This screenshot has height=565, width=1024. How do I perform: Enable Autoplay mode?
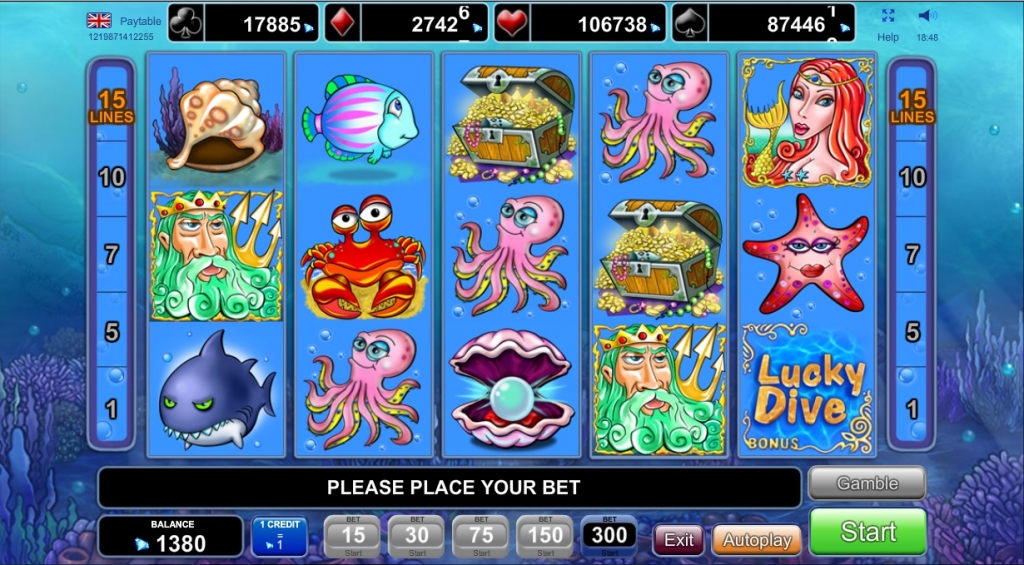click(756, 540)
